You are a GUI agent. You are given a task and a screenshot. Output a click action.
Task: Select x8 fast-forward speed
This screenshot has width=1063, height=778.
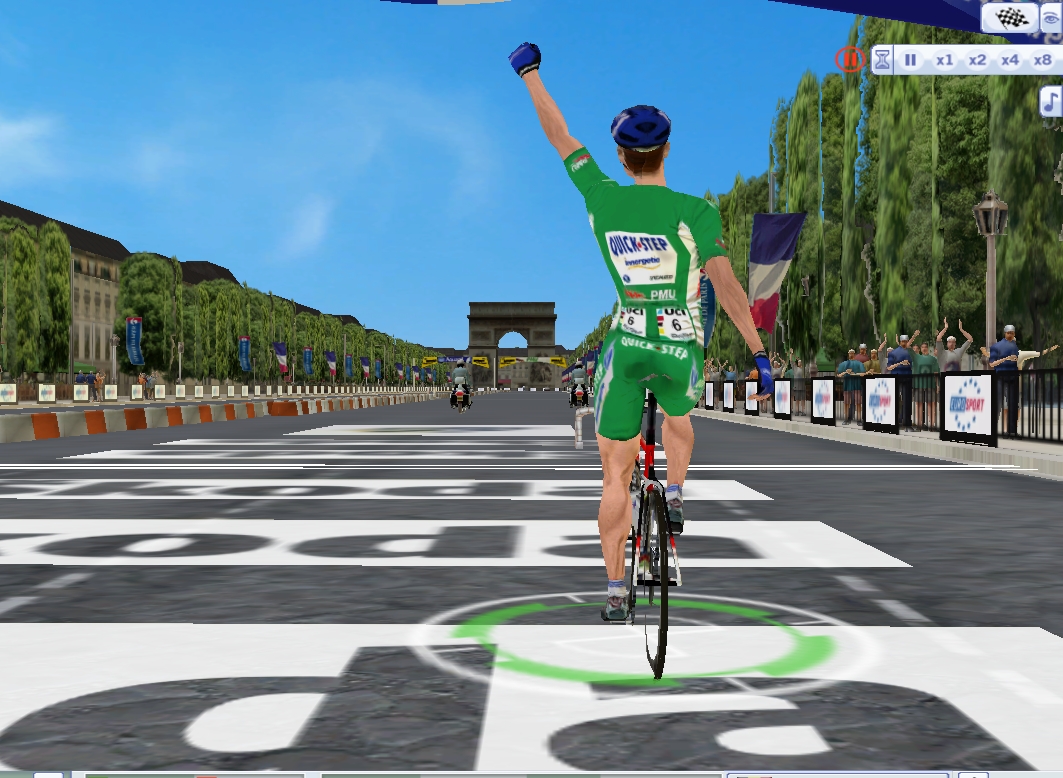tap(1042, 60)
